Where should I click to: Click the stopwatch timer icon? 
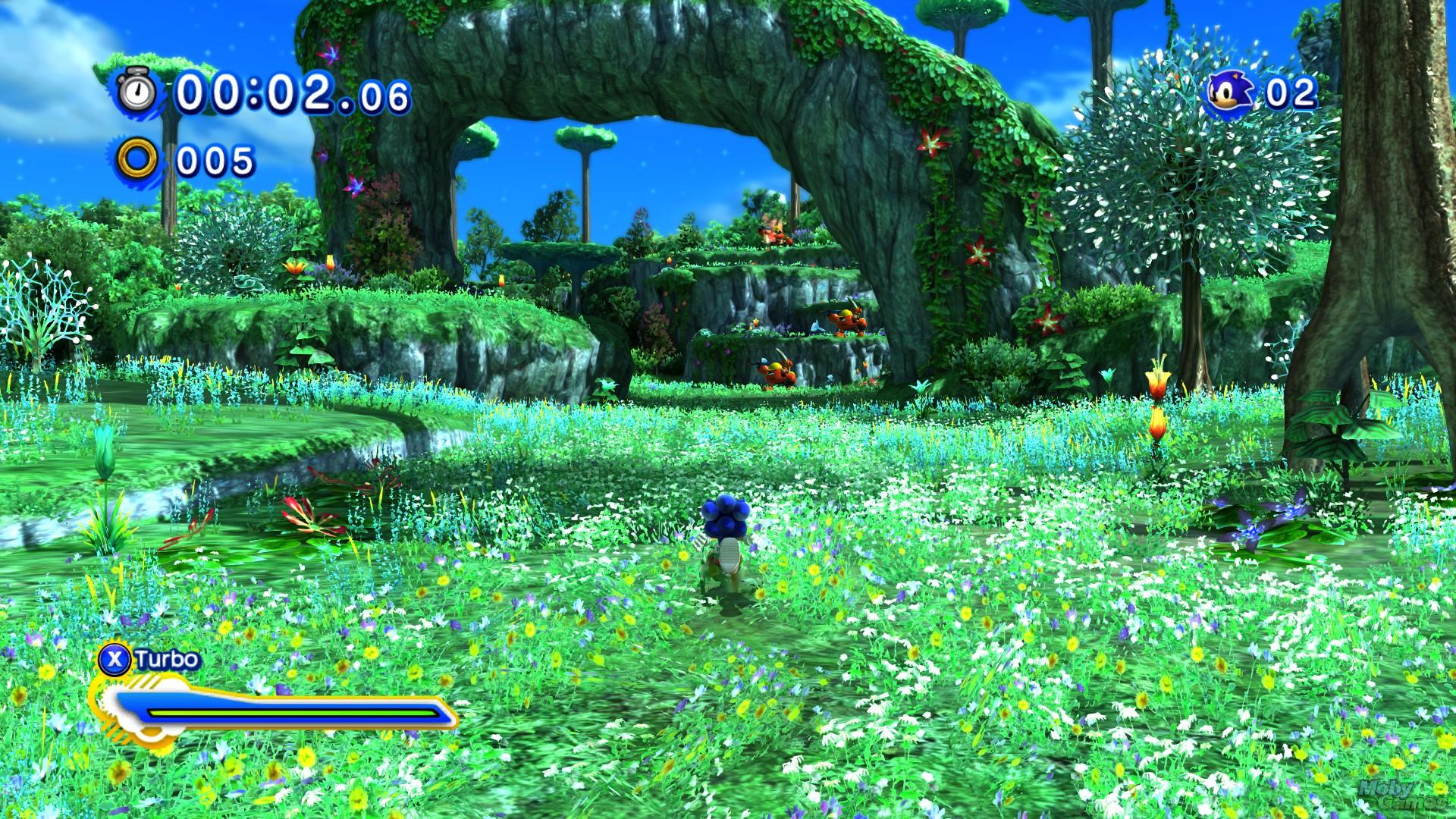coord(138,93)
